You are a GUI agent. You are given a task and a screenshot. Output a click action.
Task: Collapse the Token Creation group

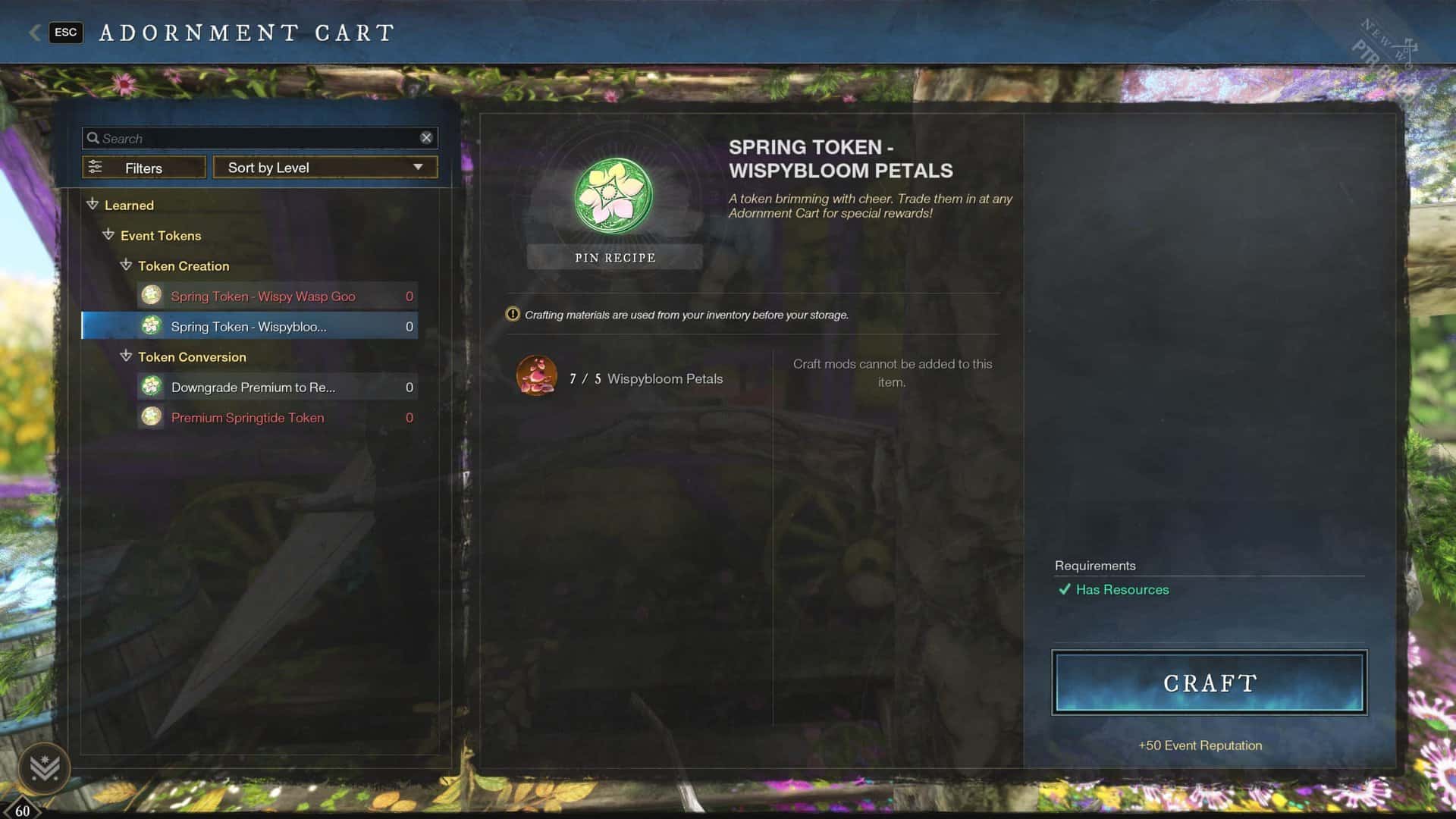(126, 266)
